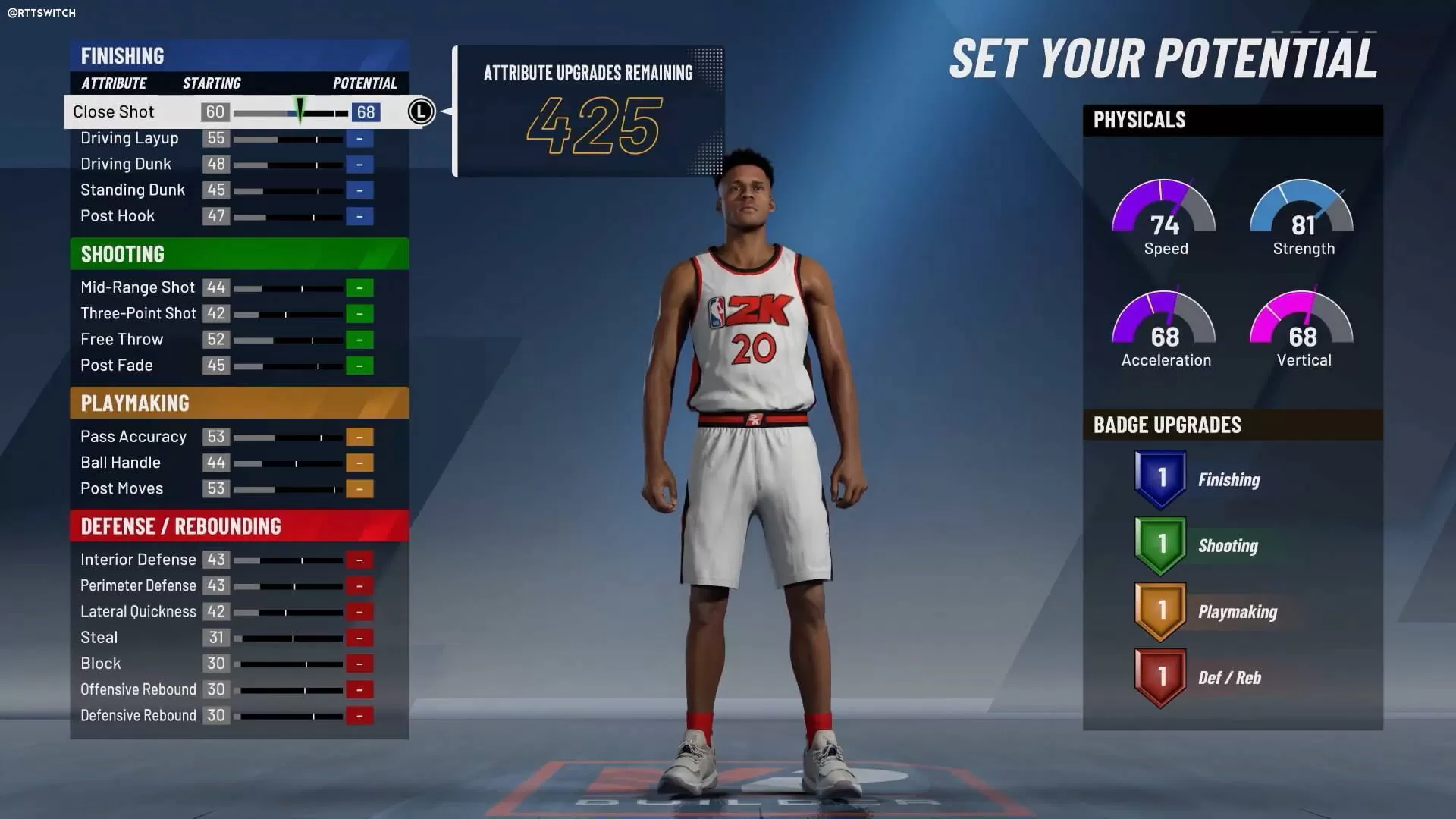The image size is (1456, 819).
Task: Select the Driving Dunk attribute row
Action: [x=126, y=164]
